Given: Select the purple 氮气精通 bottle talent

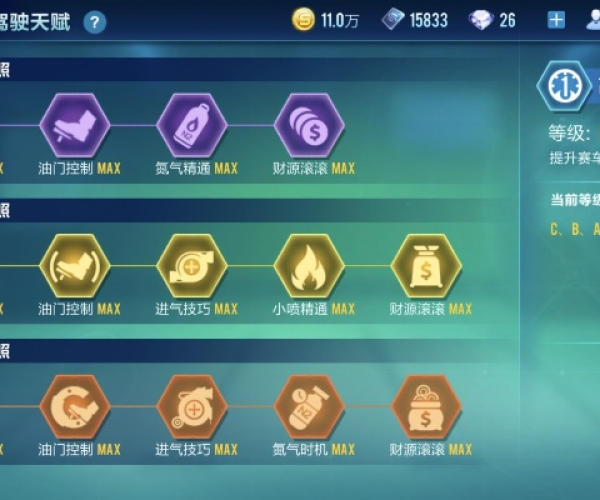Looking at the screenshot, I should tap(191, 125).
